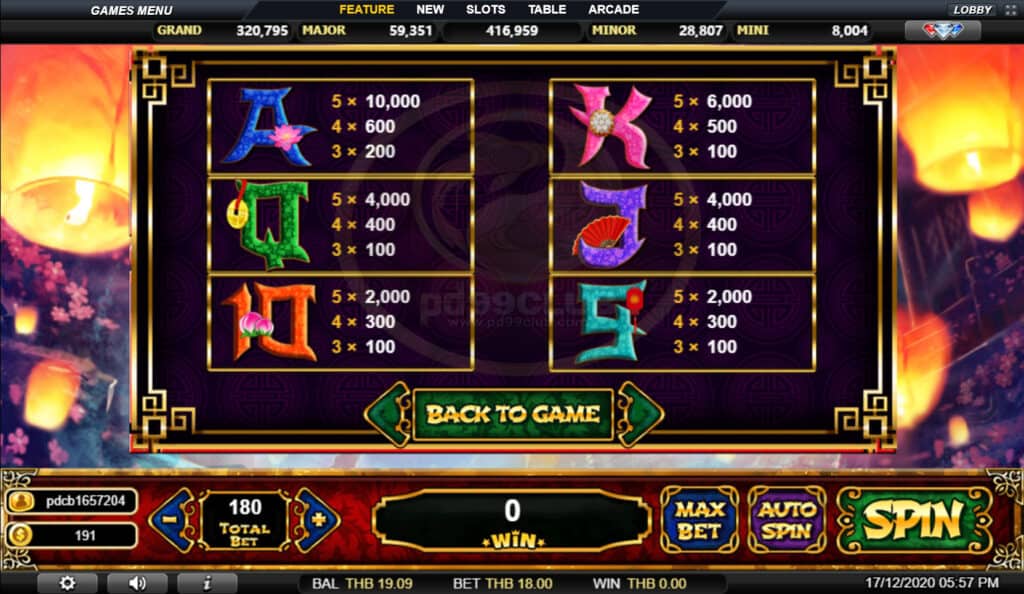
Task: Show the next paytable page
Action: pyautogui.click(x=640, y=414)
